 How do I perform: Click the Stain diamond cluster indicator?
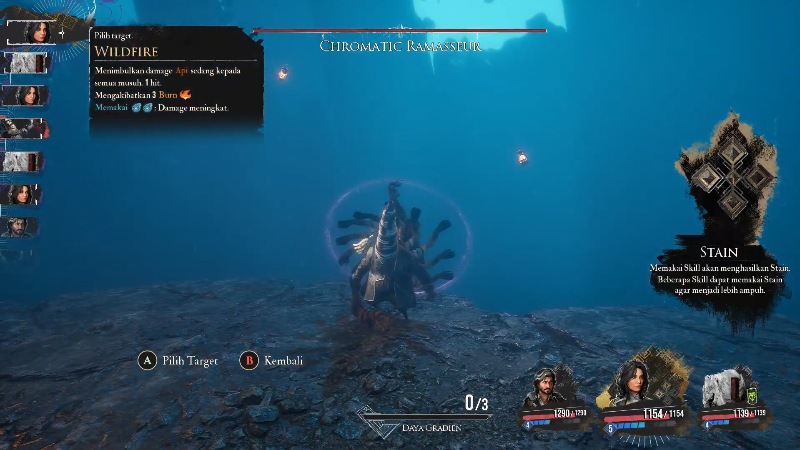(733, 176)
